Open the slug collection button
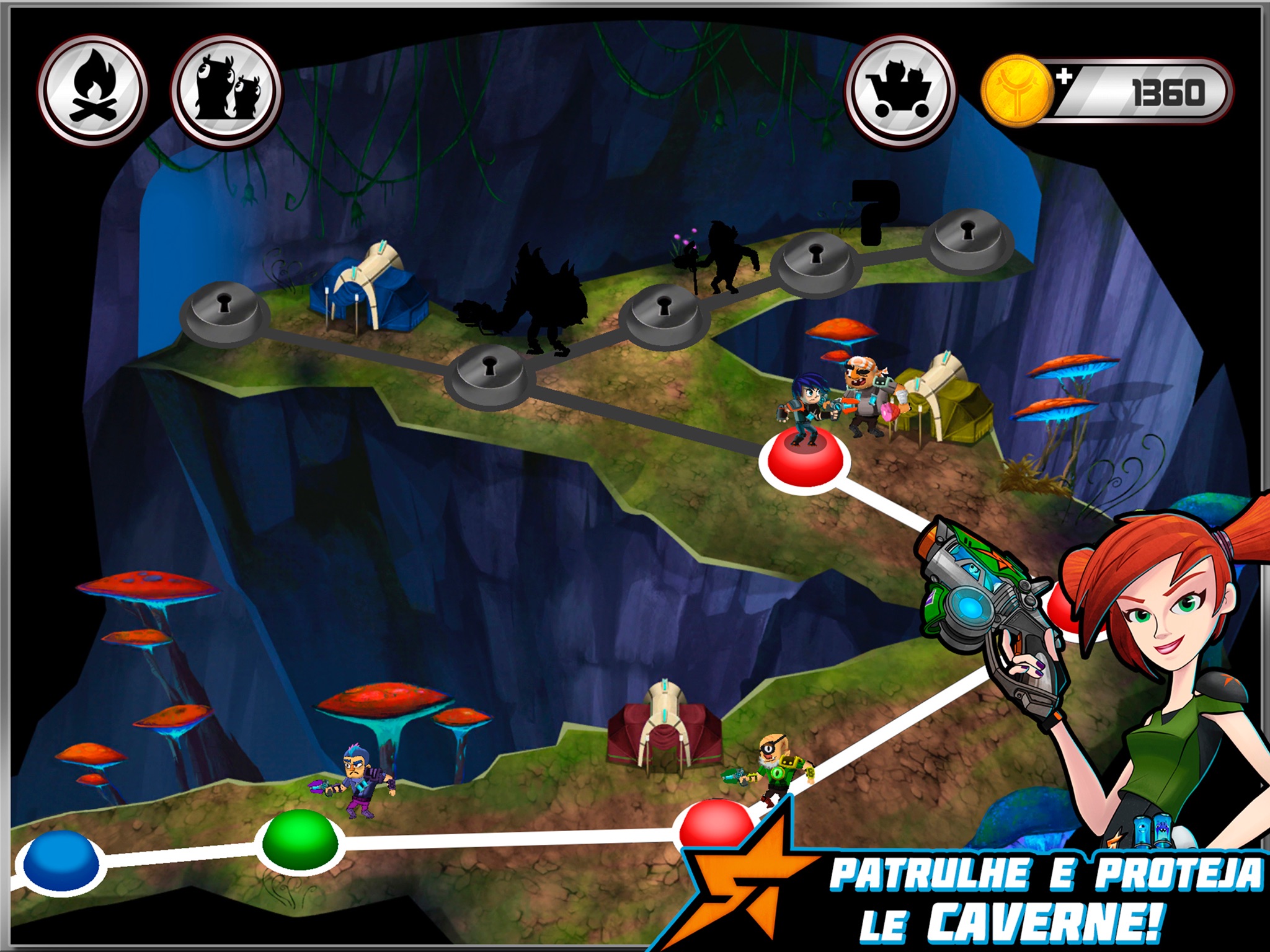 pos(226,91)
